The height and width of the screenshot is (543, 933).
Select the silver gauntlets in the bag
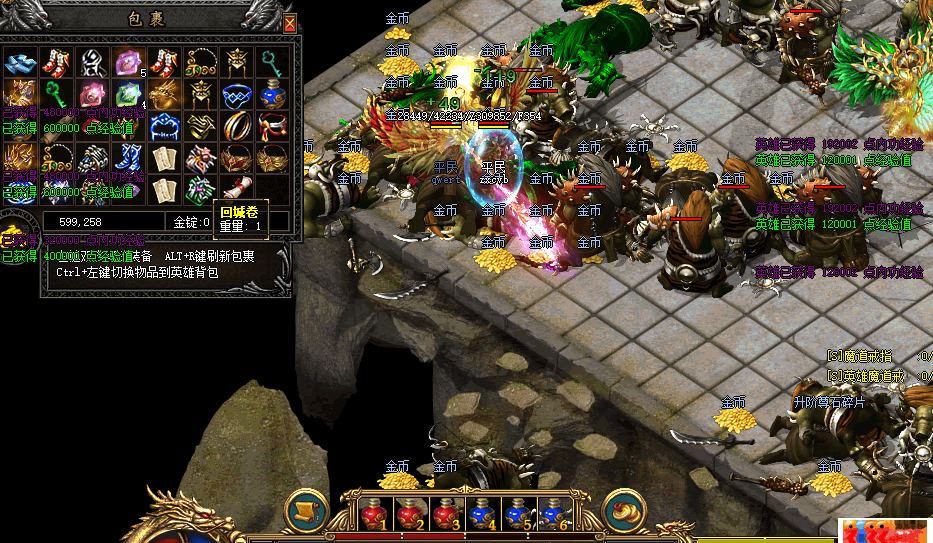(x=92, y=157)
